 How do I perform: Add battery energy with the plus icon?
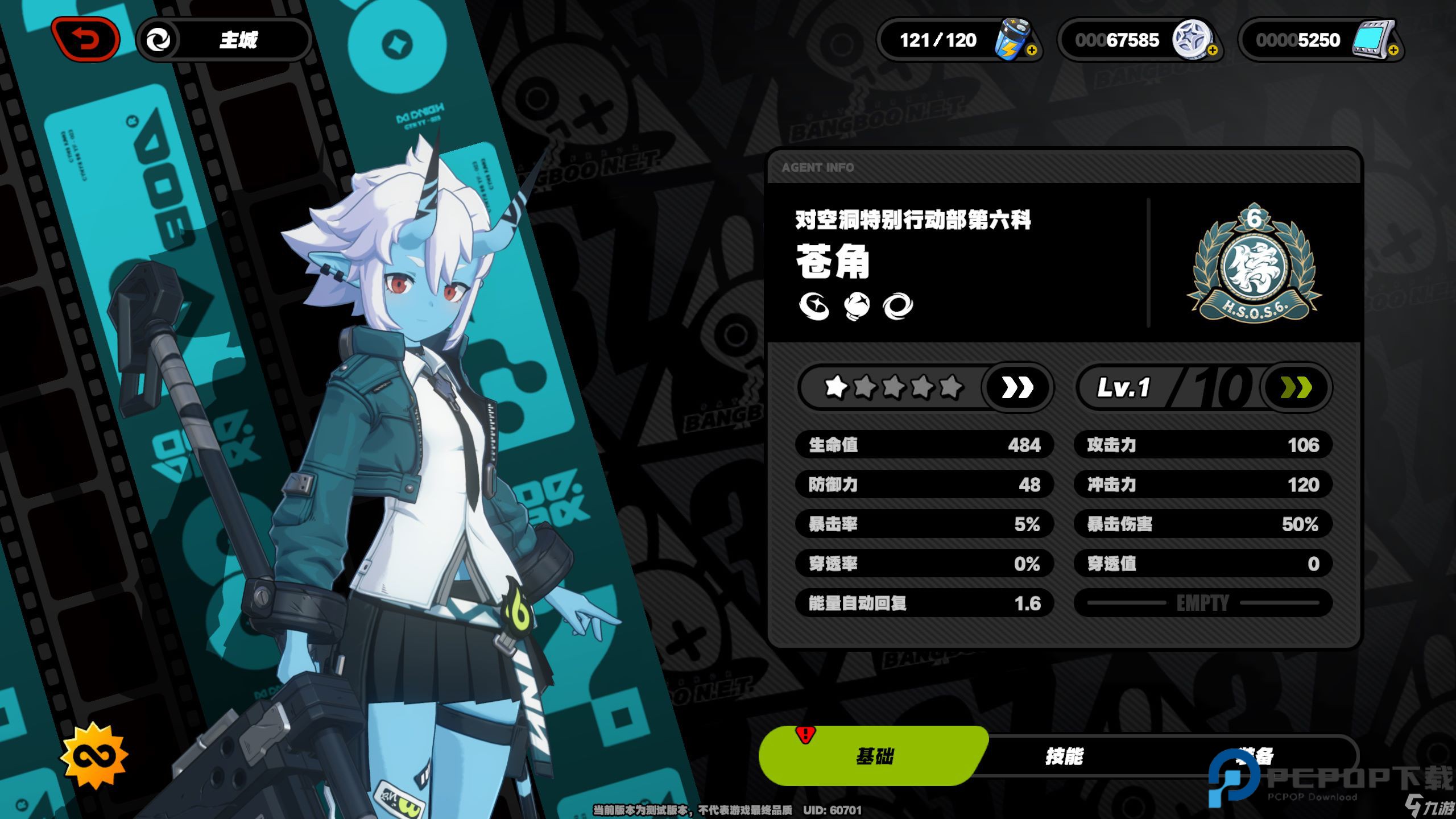[x=1032, y=50]
